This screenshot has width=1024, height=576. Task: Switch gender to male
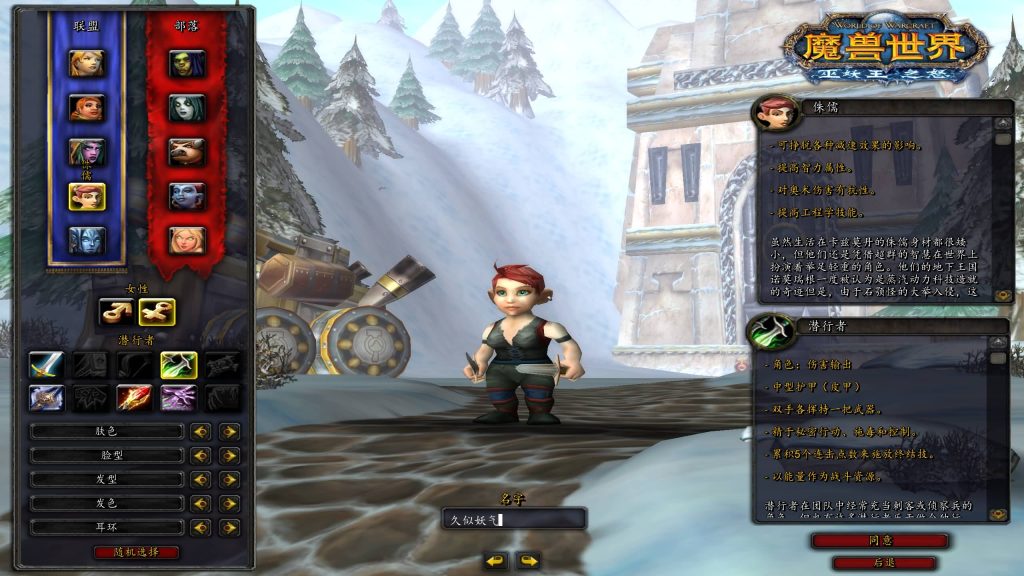pyautogui.click(x=116, y=312)
